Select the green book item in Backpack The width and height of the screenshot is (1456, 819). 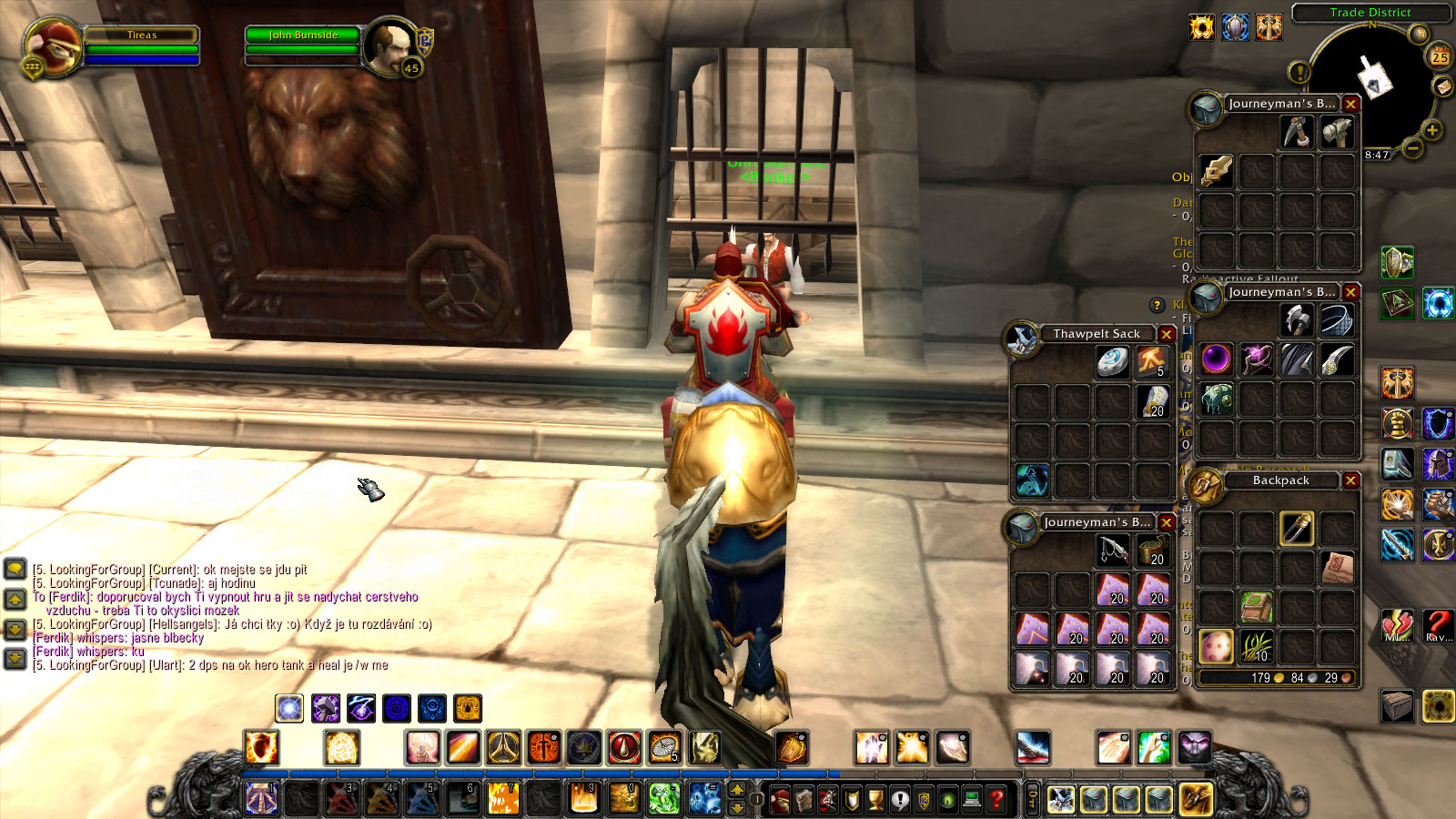tap(1257, 608)
